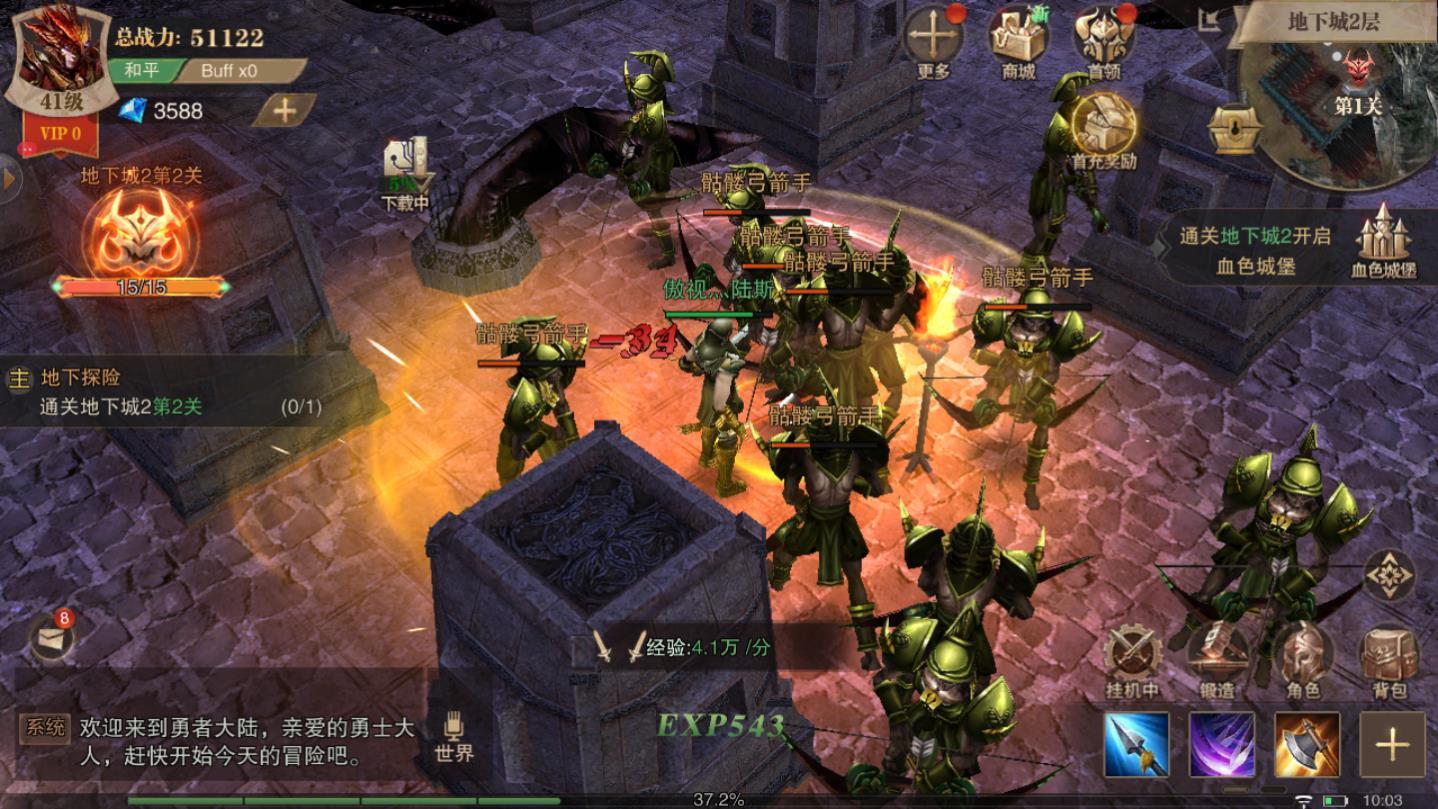Check the 下载中 download icon
1438x809 pixels.
tap(405, 172)
